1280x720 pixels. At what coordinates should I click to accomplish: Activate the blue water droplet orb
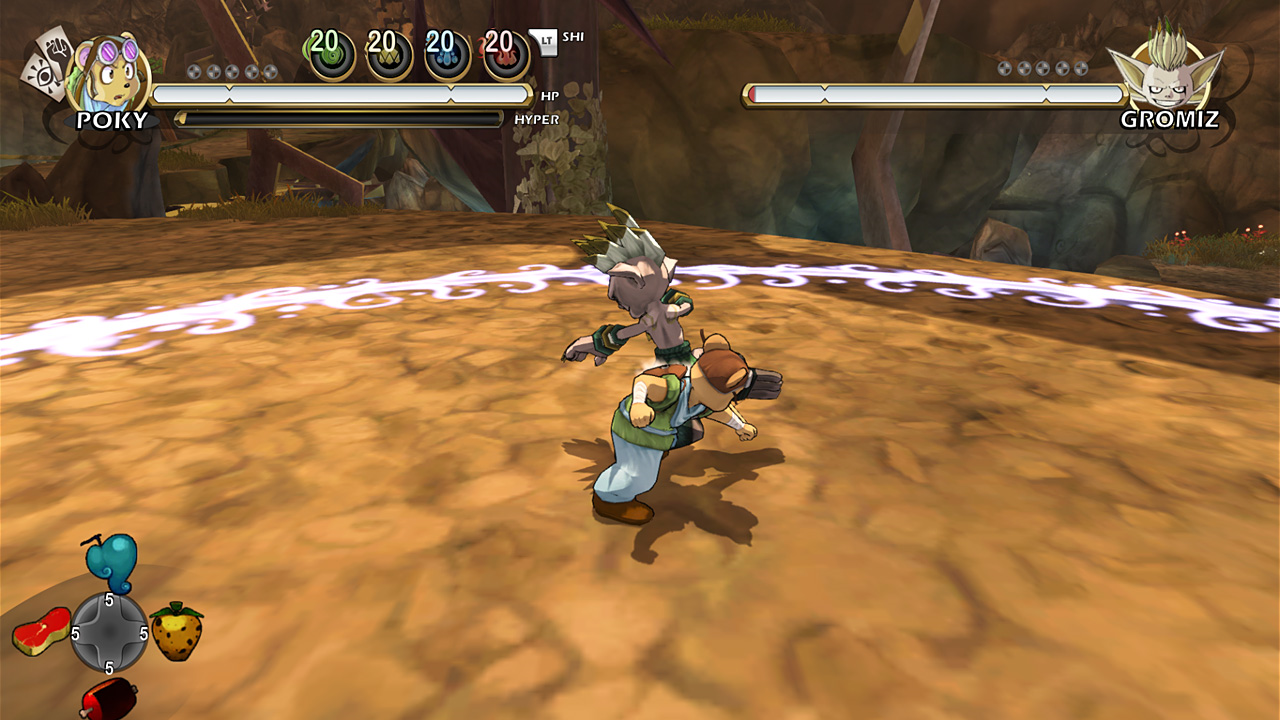click(x=447, y=55)
